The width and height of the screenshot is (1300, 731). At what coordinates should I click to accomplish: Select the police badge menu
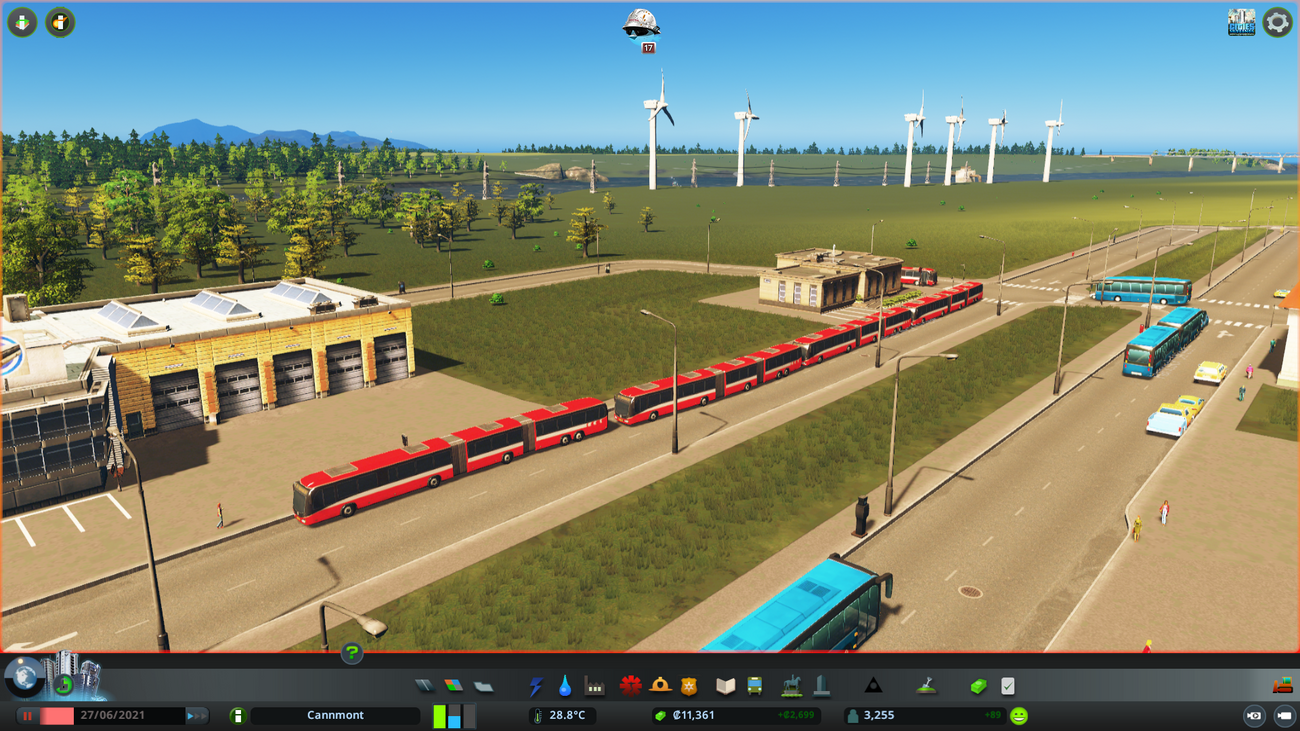click(x=689, y=686)
